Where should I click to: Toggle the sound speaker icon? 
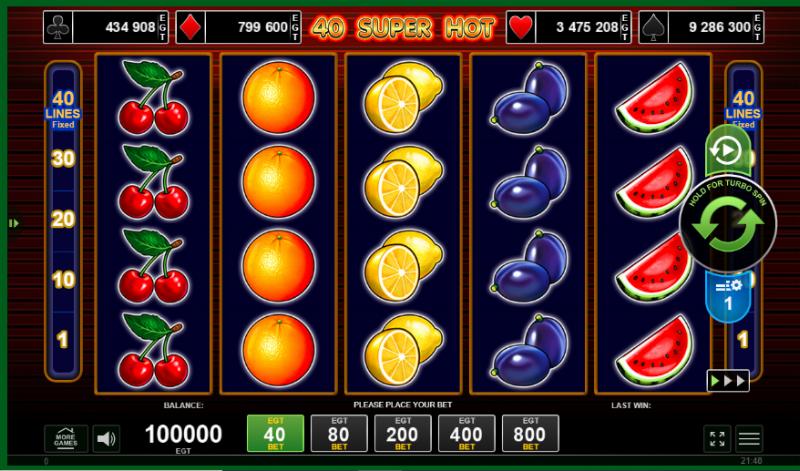[x=107, y=438]
